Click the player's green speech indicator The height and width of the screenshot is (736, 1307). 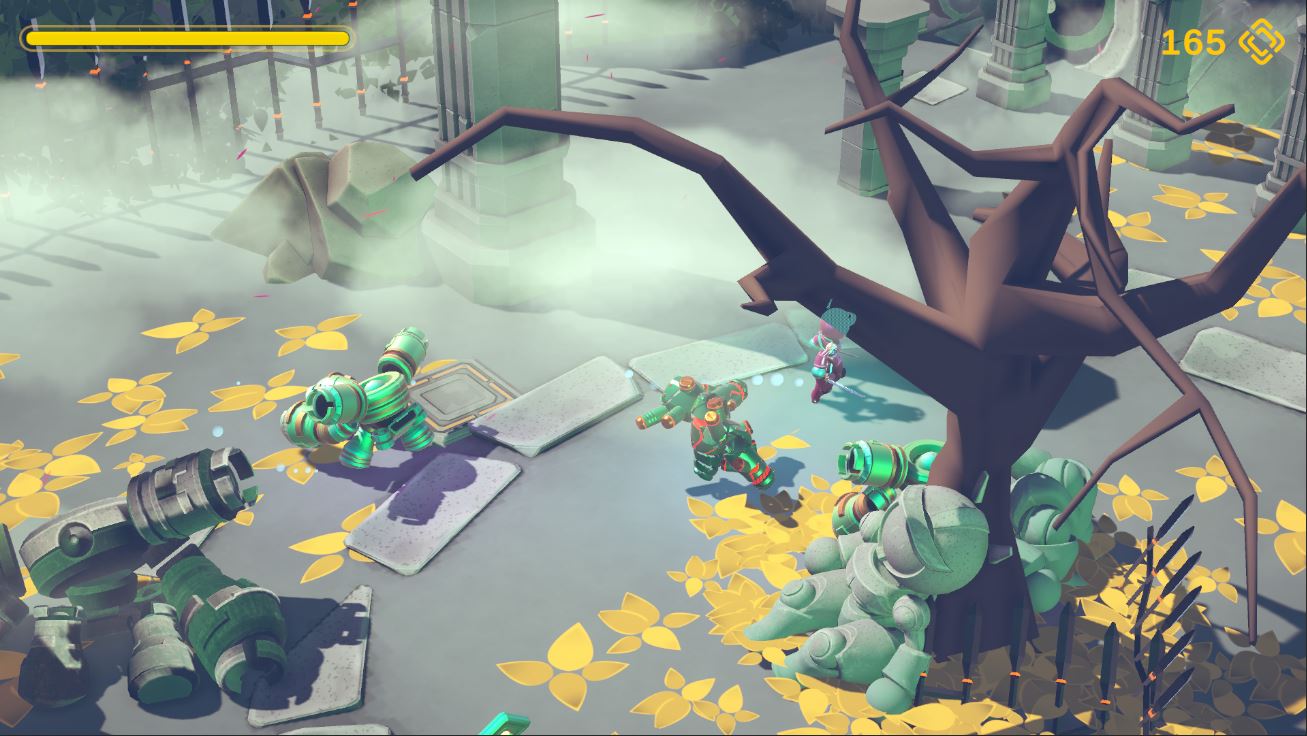pyautogui.click(x=837, y=320)
